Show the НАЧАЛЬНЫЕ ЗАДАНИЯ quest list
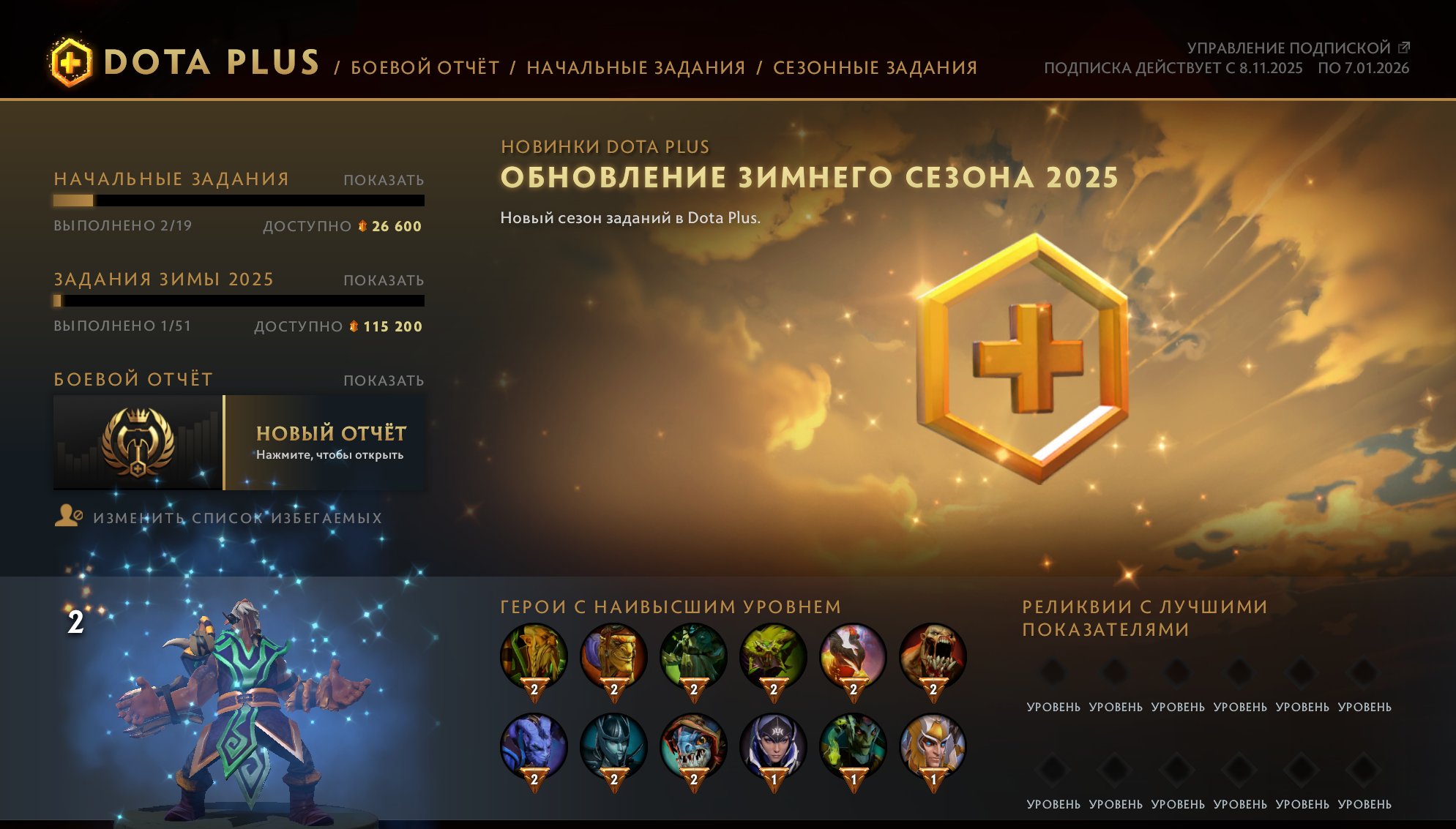Screen dimensions: 1456x829 384,178
